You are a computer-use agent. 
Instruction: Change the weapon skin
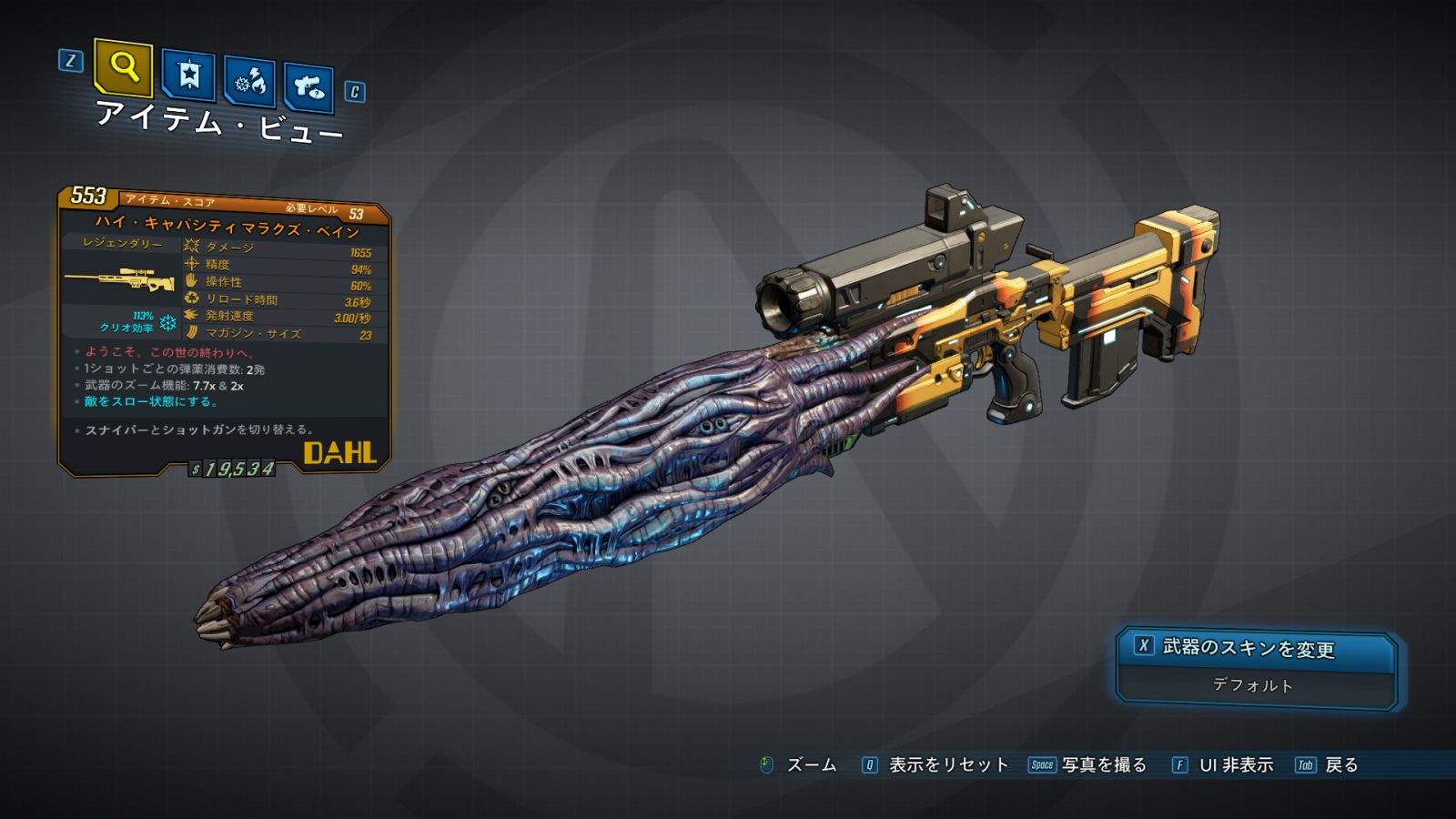[1256, 648]
